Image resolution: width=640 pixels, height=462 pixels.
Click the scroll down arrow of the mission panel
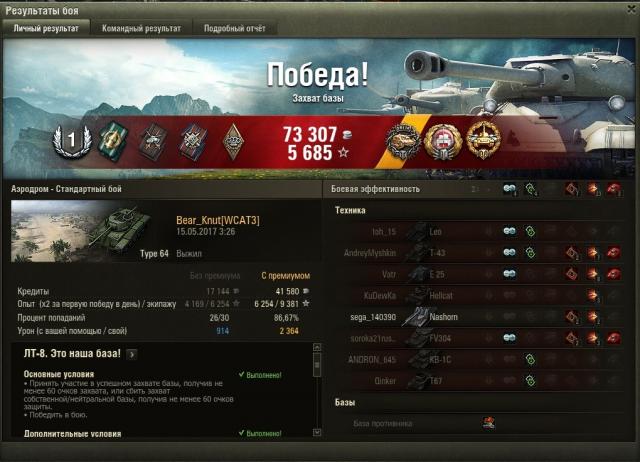(x=317, y=433)
